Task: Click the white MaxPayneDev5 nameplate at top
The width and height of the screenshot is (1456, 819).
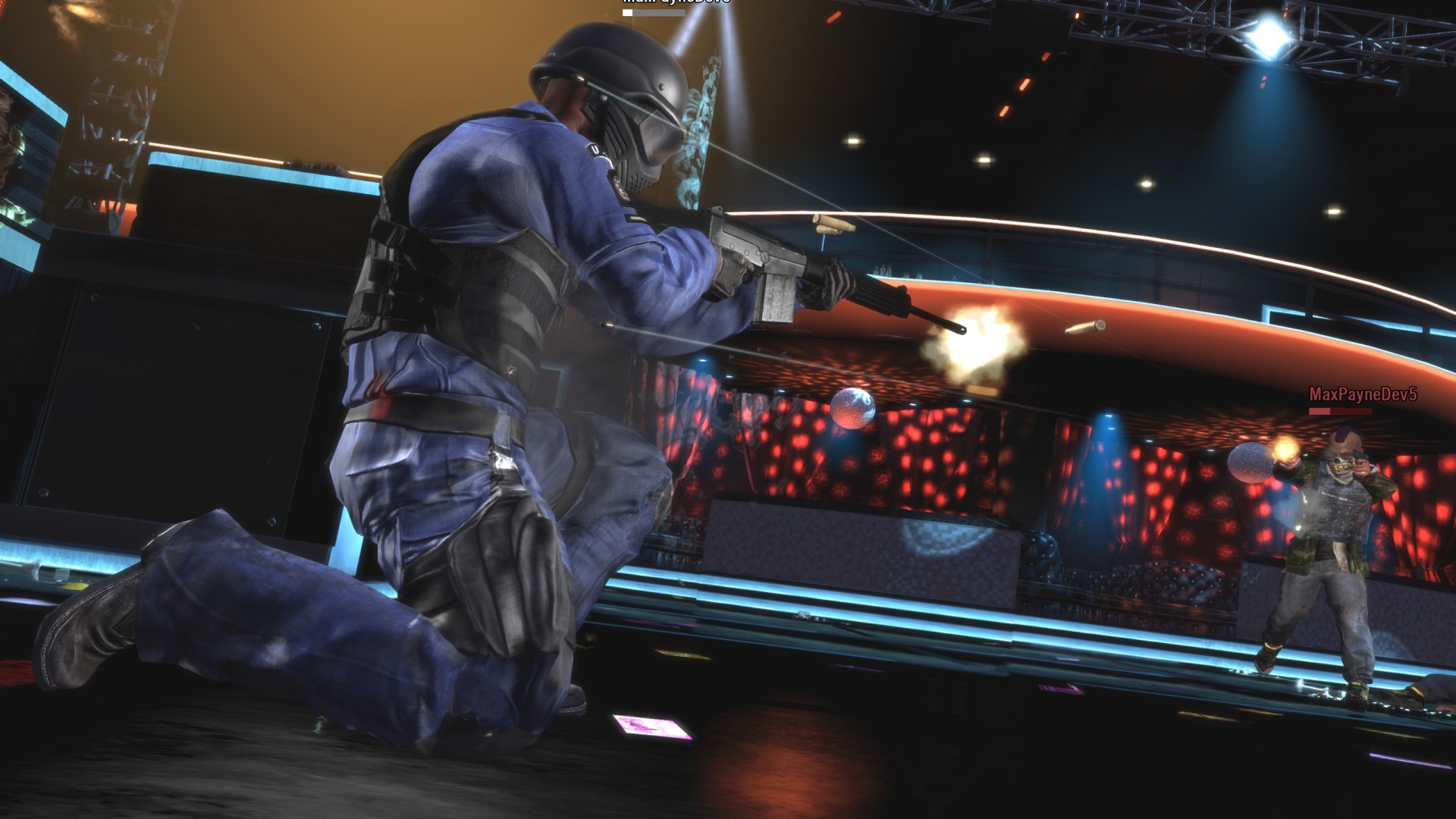Action: coord(673,4)
